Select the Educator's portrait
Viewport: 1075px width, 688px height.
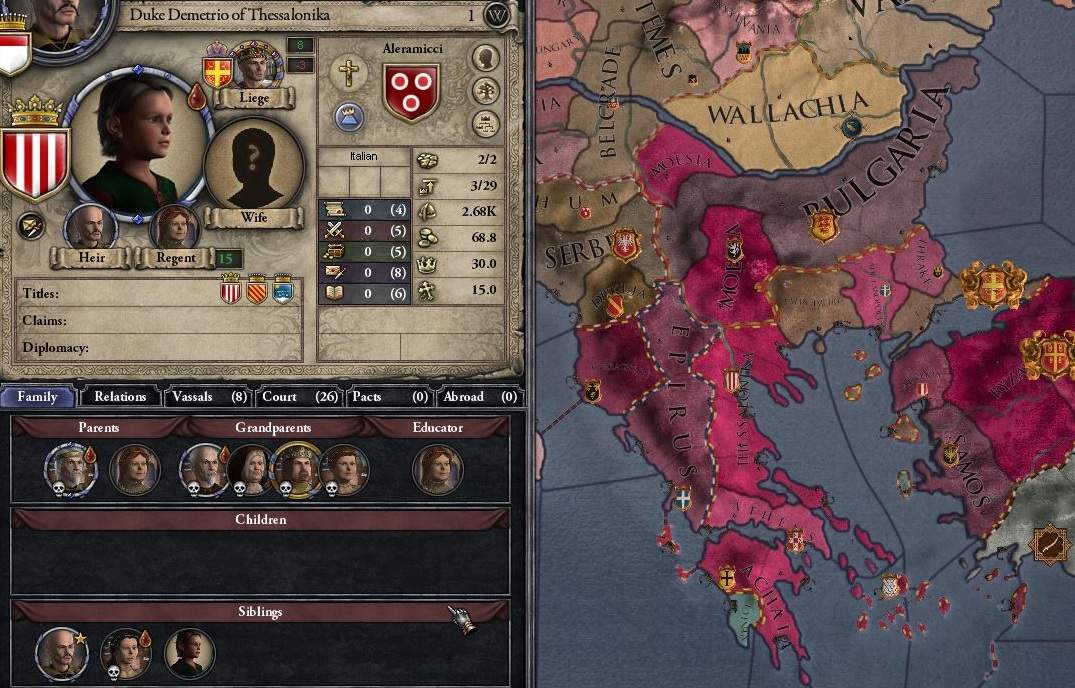tap(437, 470)
